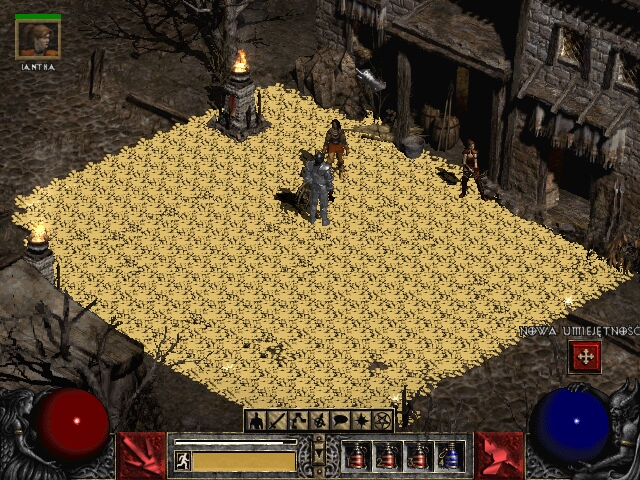The image size is (640, 480).
Task: Open the new skill point button
Action: coord(584,355)
